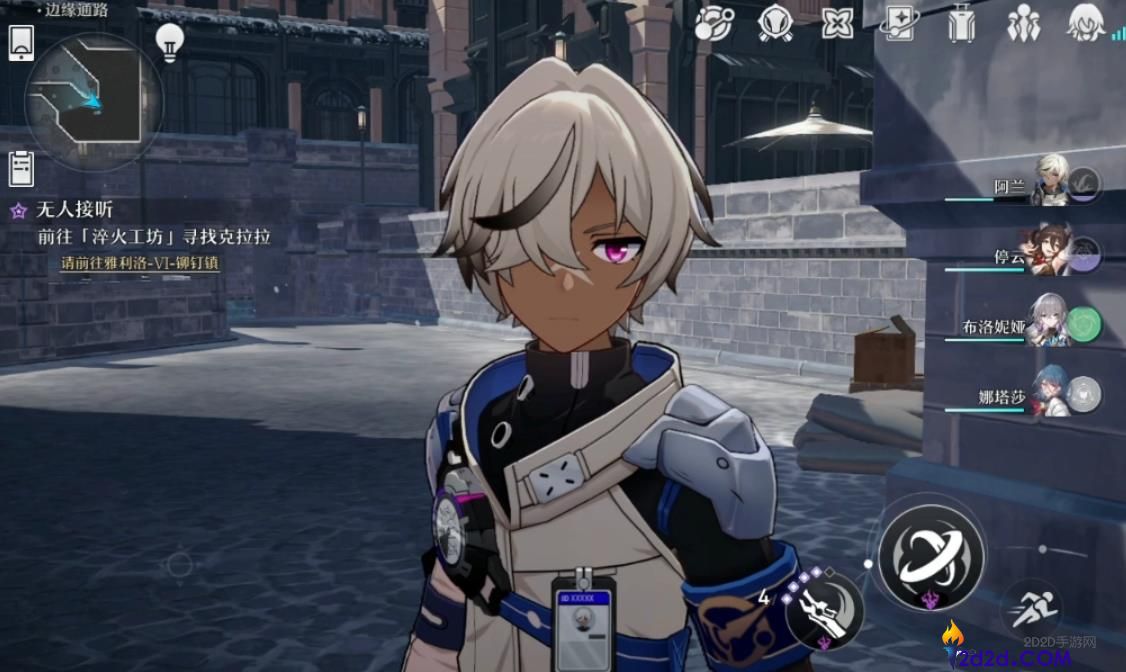Screen dimensions: 1126x672
Task: Open the suitcase inventory icon
Action: tap(961, 23)
